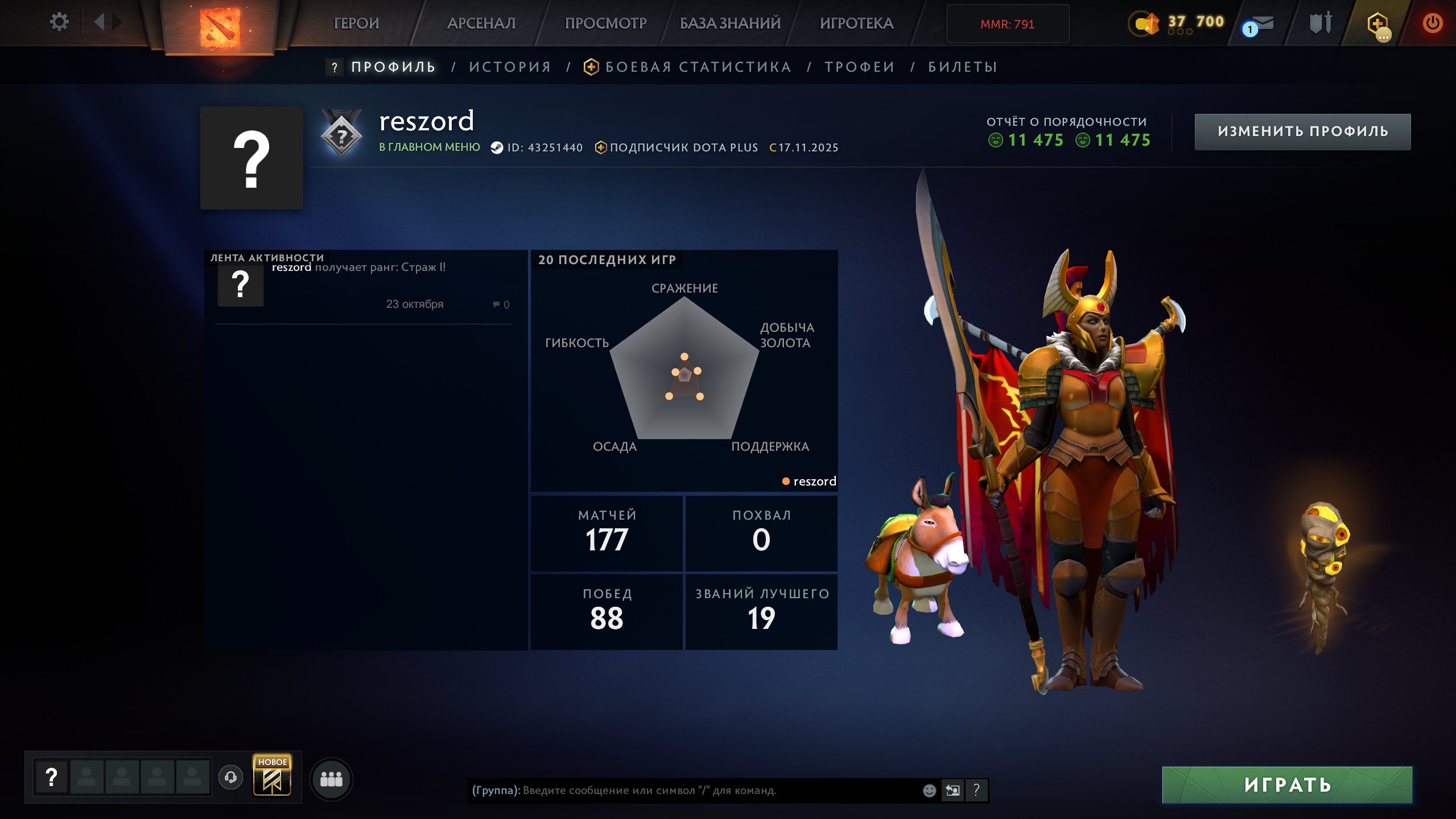Switch to the ИСТОРИЯ tab
Screen dimensions: 1456x819
[510, 67]
